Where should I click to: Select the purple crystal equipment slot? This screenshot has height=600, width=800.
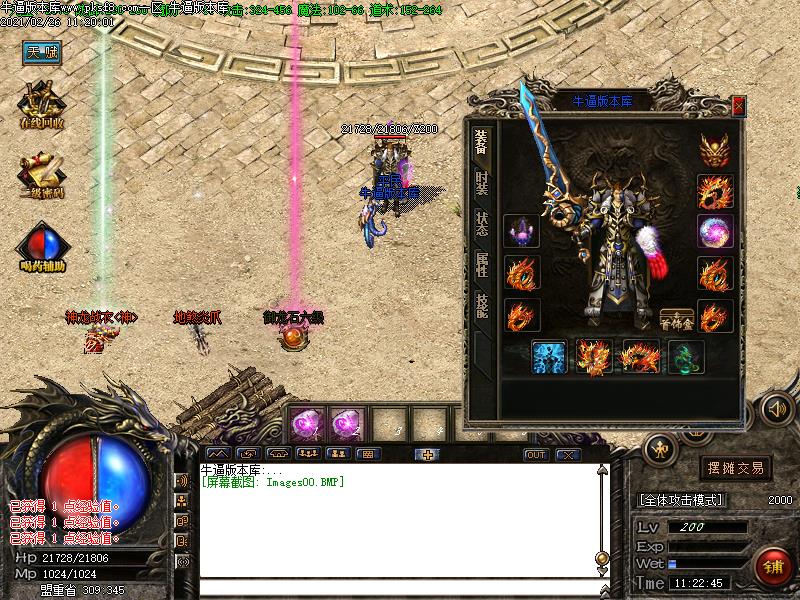coord(522,232)
